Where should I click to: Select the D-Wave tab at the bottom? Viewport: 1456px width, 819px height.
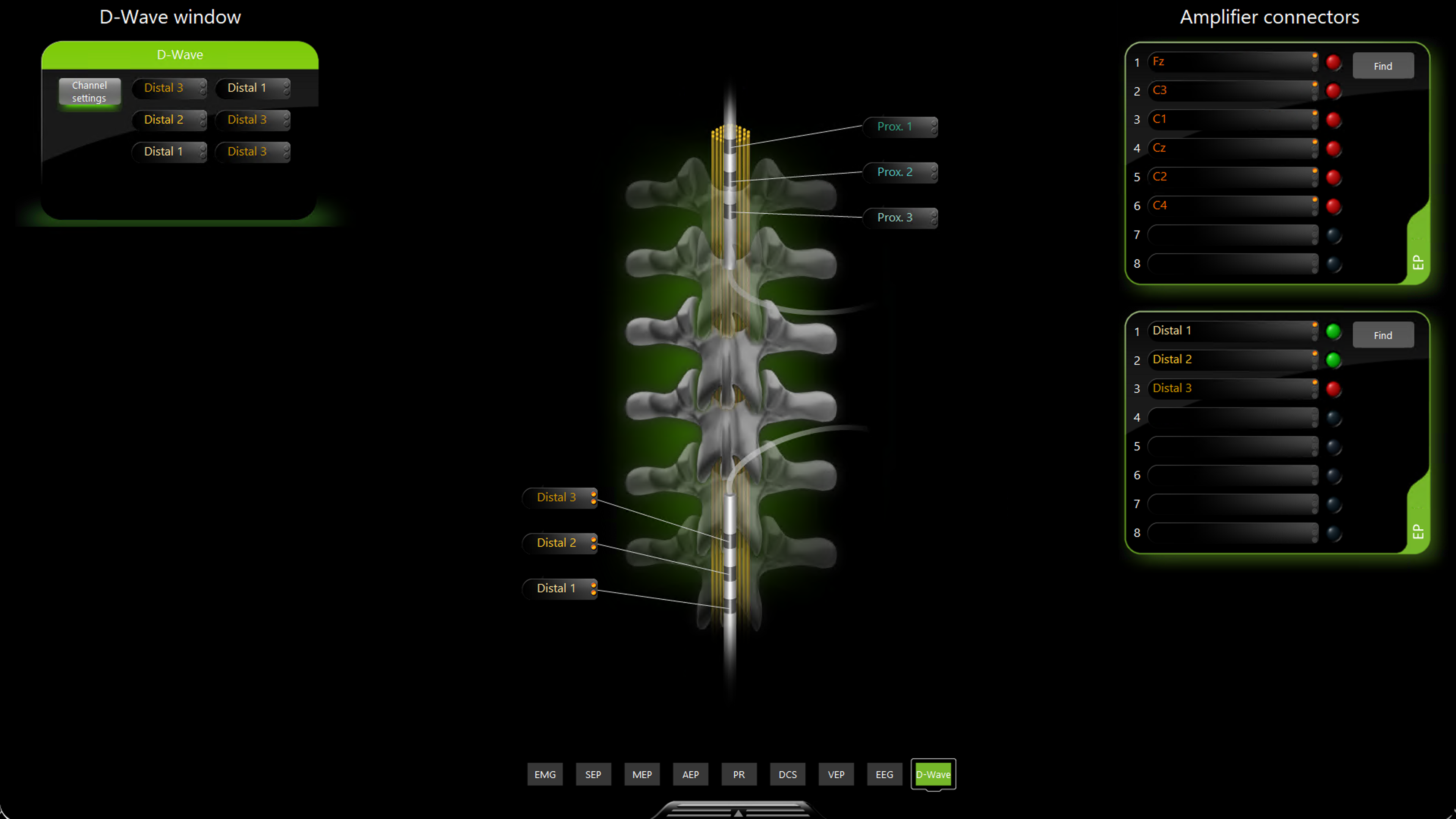933,774
